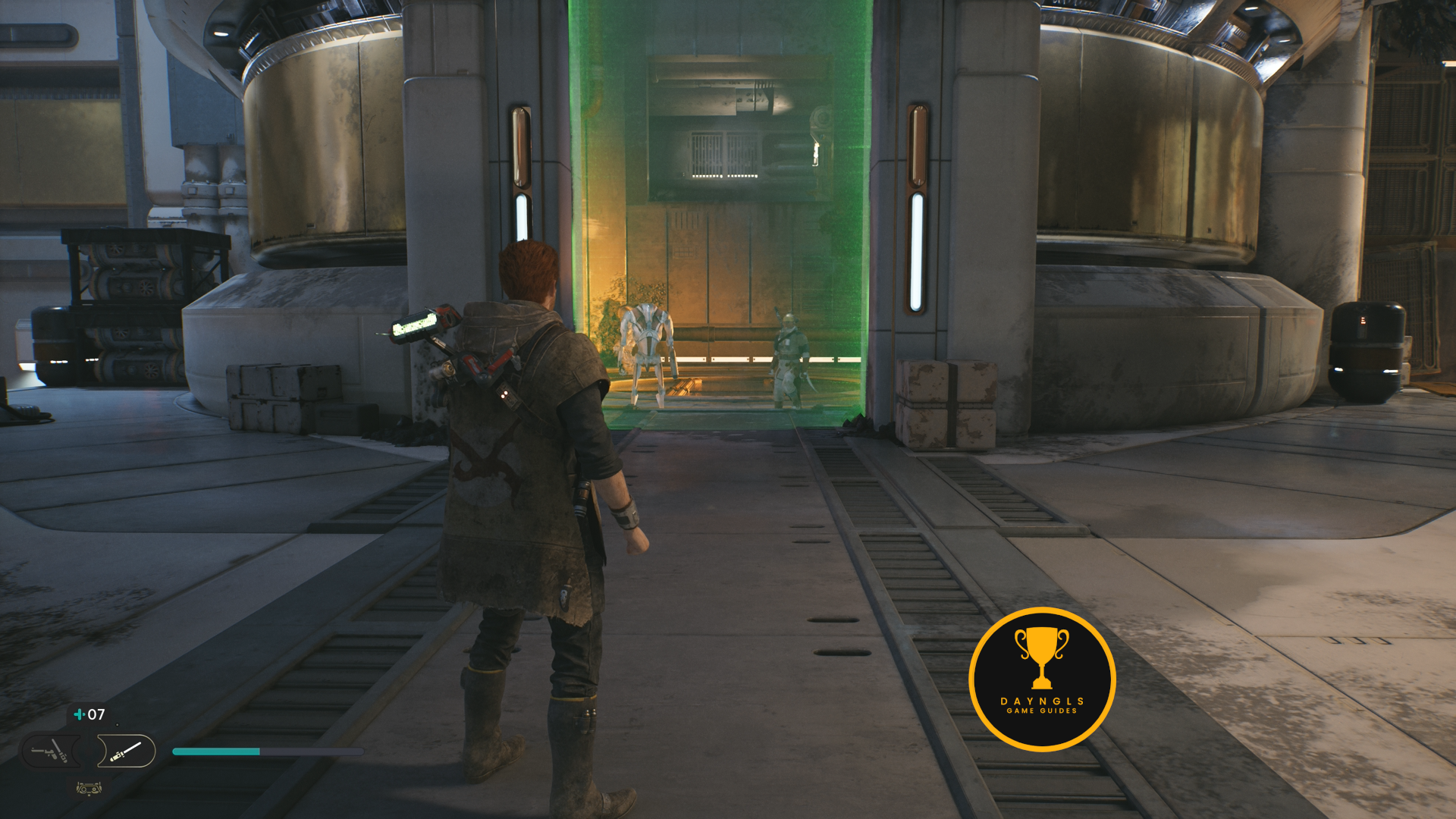Click the BD-1 droid icon
The width and height of the screenshot is (1456, 819).
pyautogui.click(x=89, y=789)
